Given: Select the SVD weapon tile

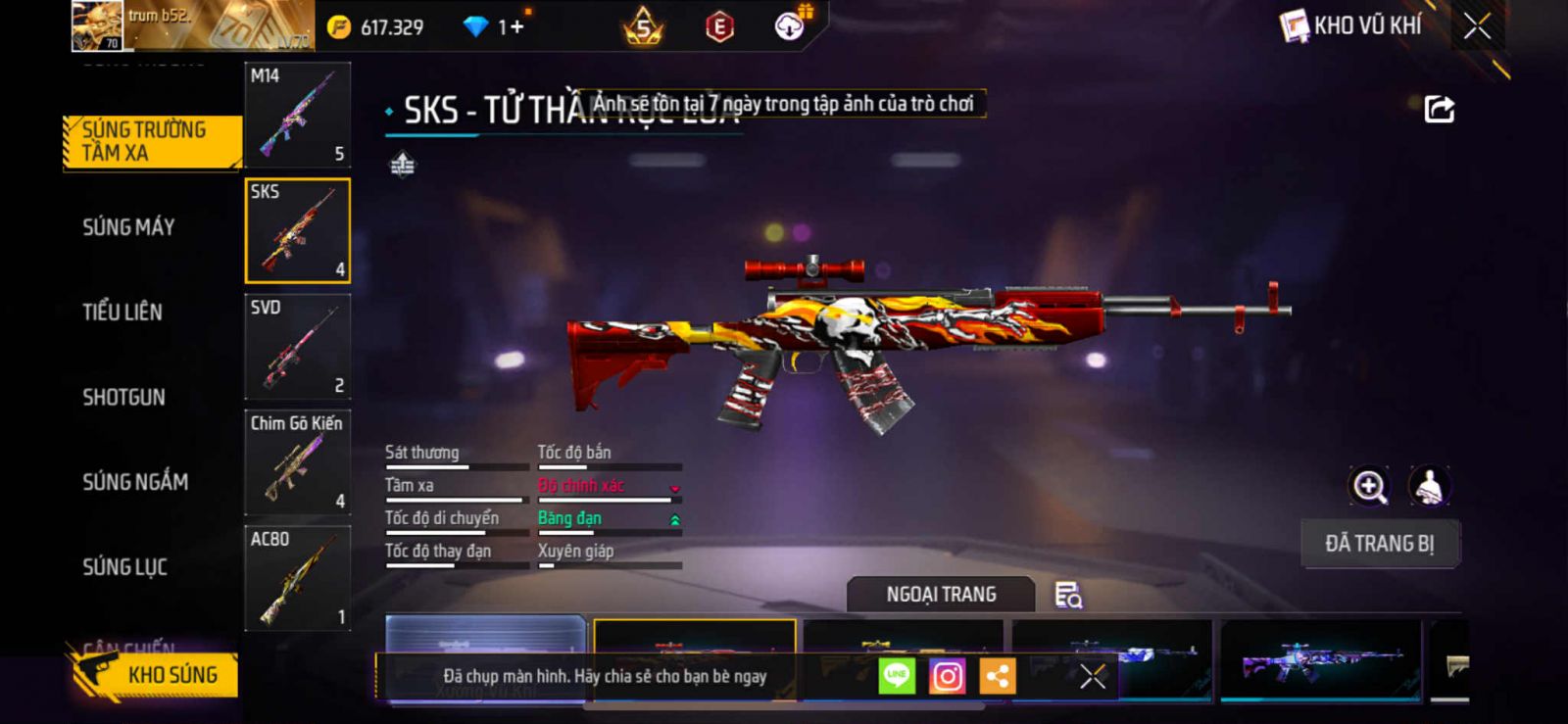Looking at the screenshot, I should tap(297, 346).
